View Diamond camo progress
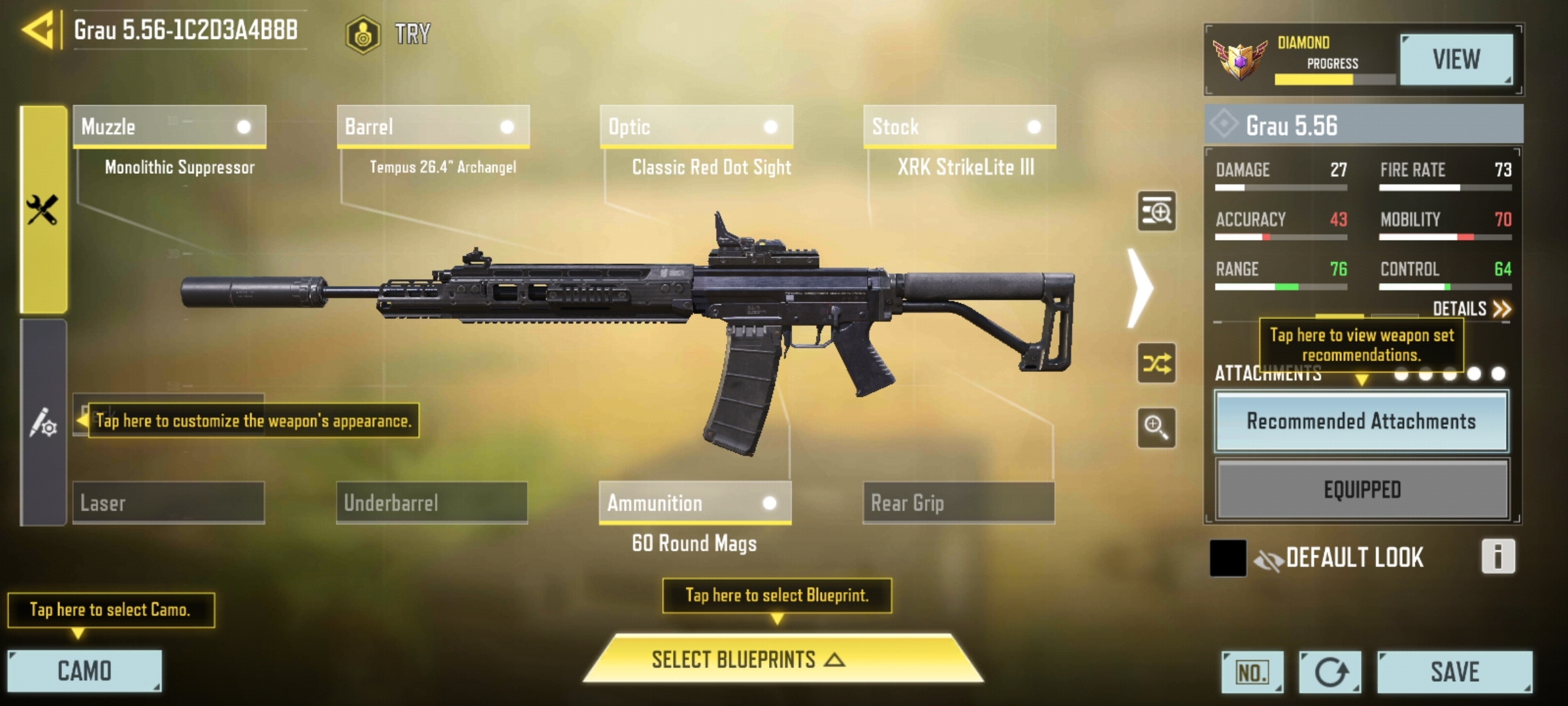The height and width of the screenshot is (706, 1568). click(1456, 60)
